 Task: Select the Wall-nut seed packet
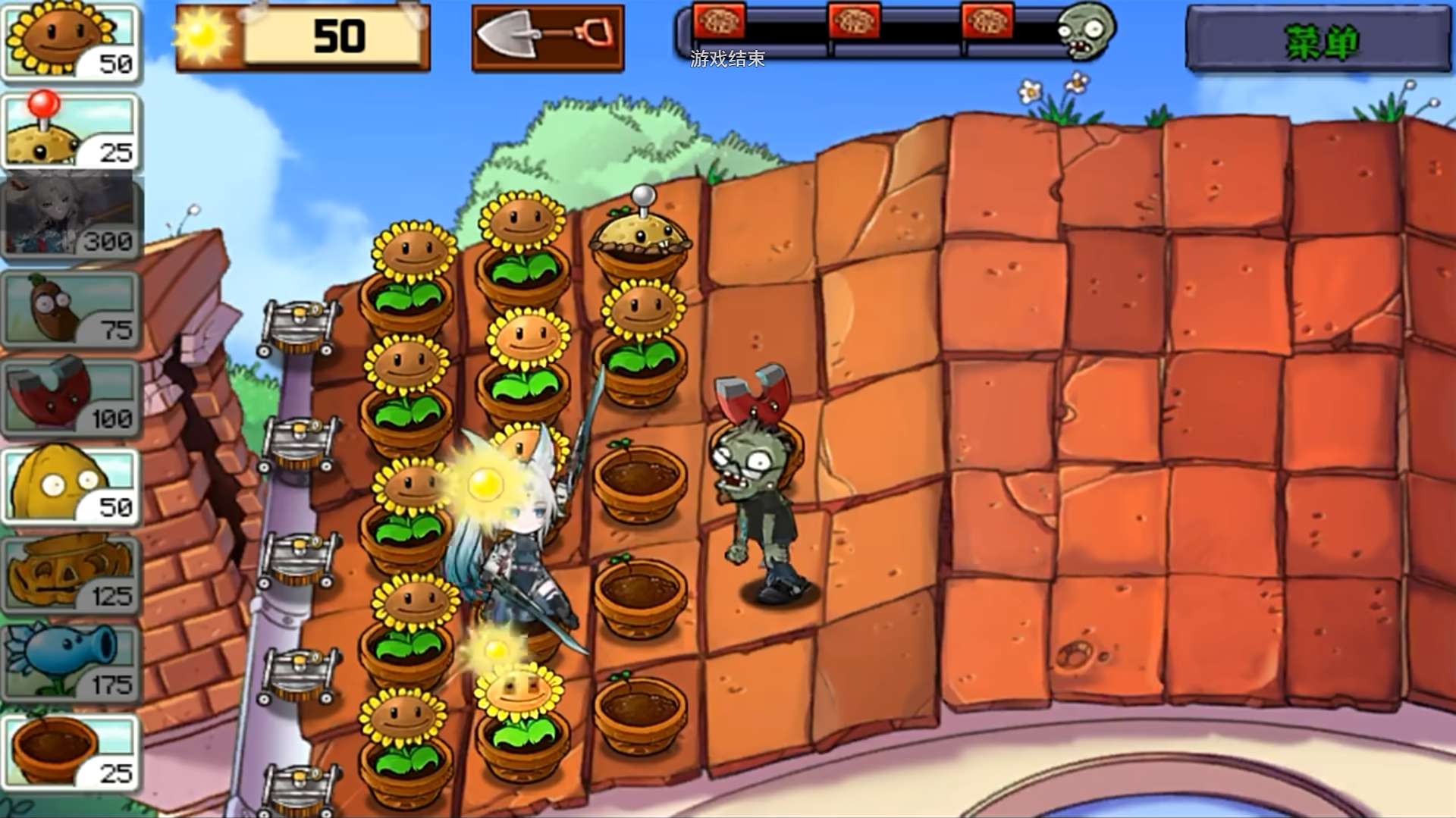(x=72, y=486)
